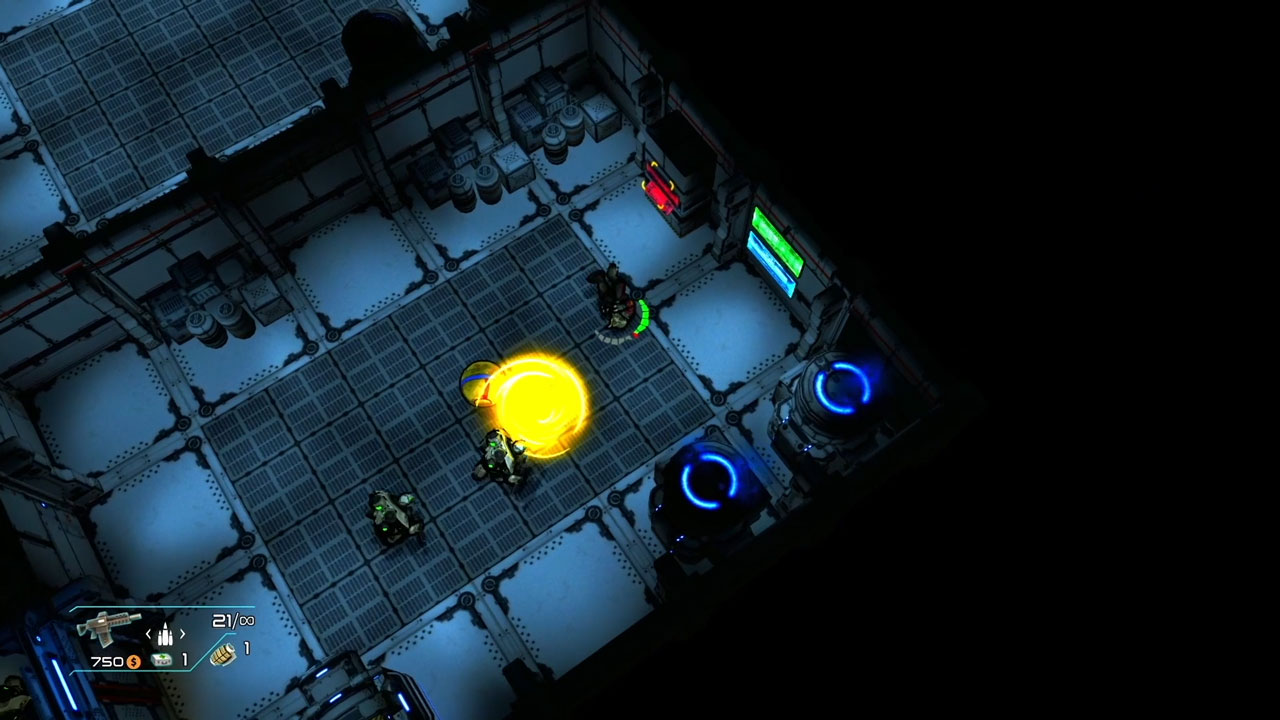1280x720 pixels.
Task: Click the yellow explosion fireball
Action: pyautogui.click(x=540, y=400)
